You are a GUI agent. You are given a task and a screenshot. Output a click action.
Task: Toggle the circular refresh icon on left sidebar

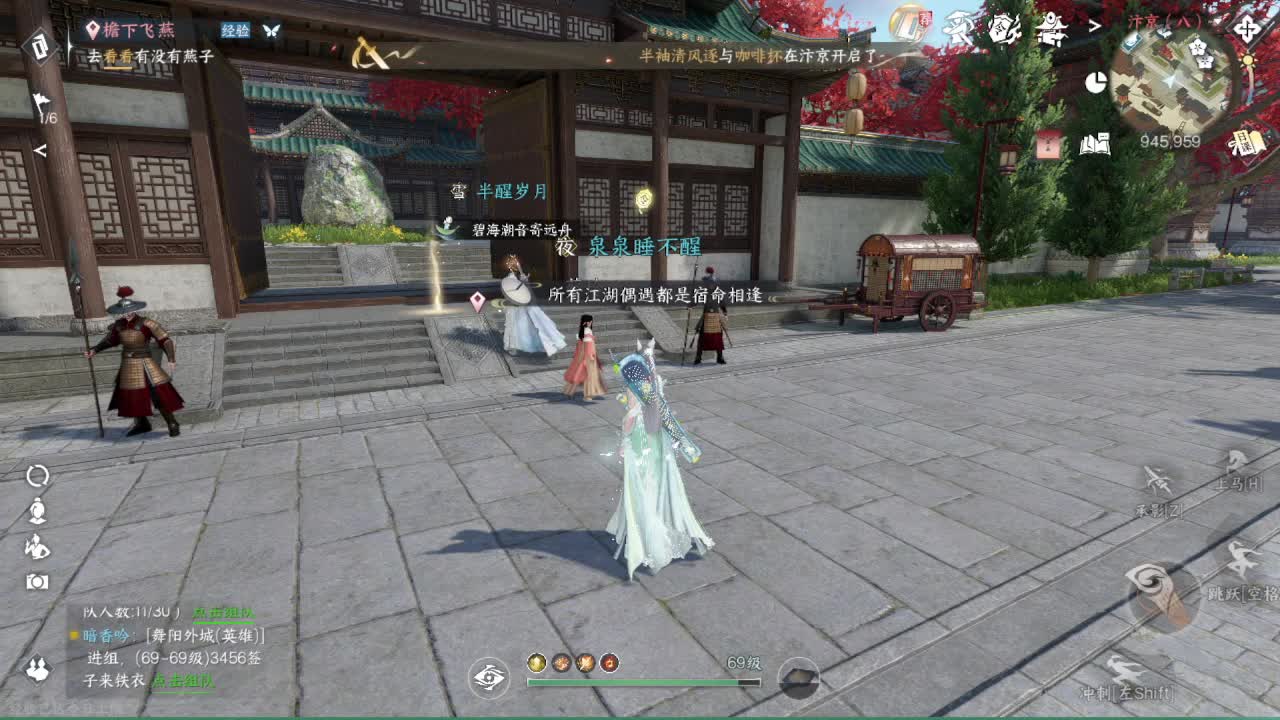point(38,475)
